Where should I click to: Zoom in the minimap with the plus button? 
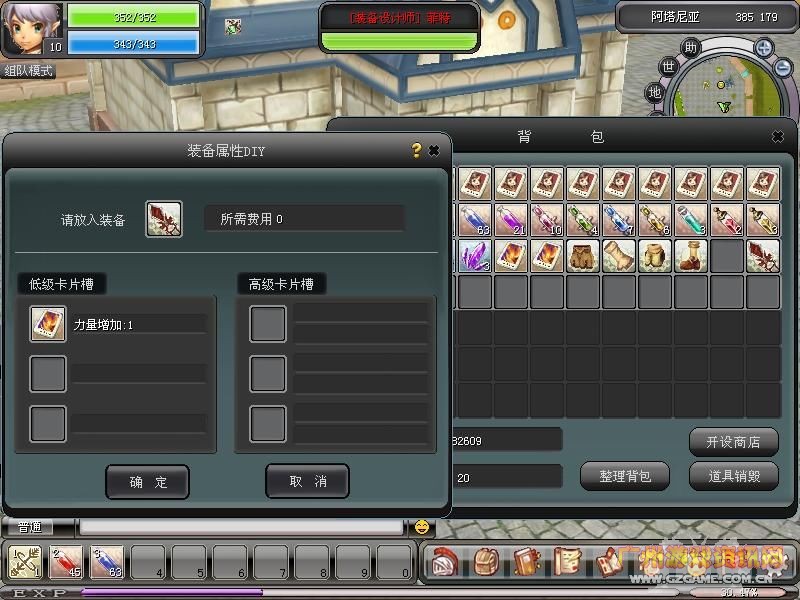(763, 47)
